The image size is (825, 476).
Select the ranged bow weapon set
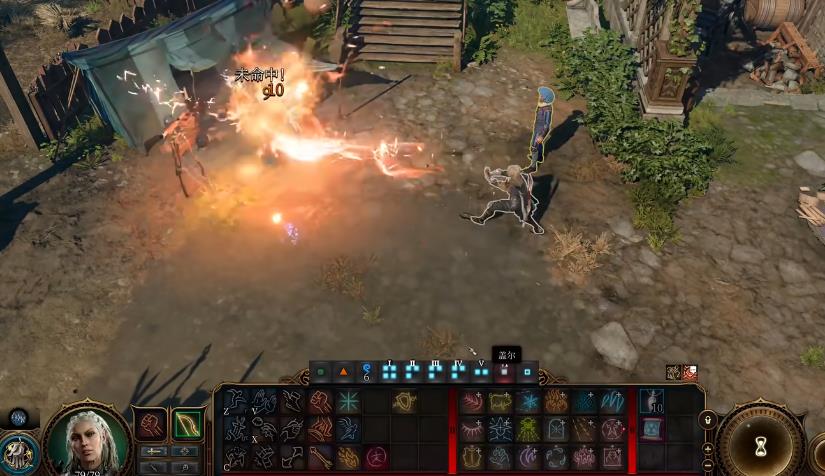tap(187, 424)
